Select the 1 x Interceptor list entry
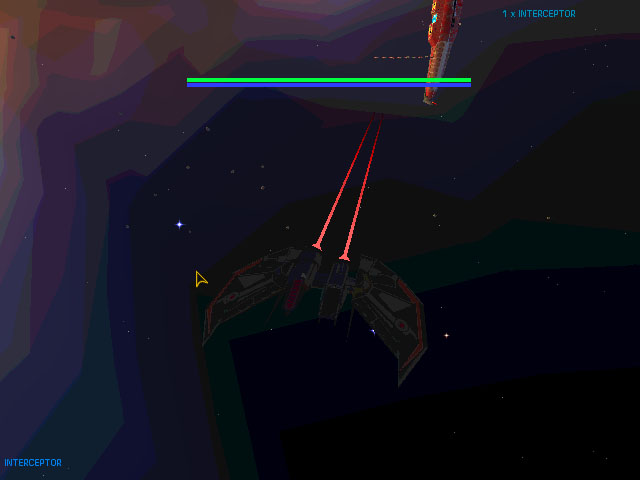 click(538, 14)
